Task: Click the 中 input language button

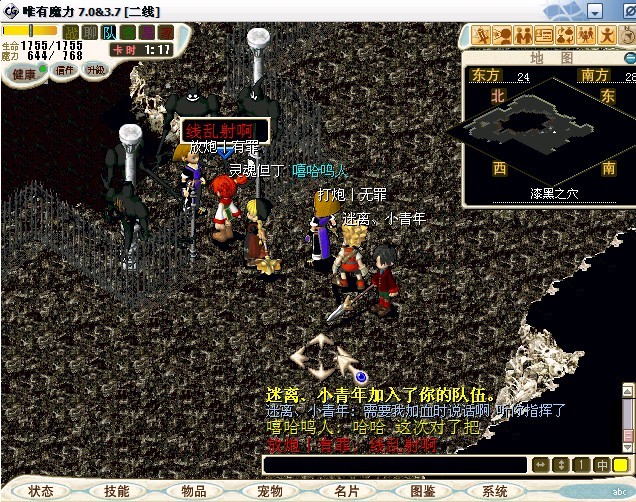Action: (602, 465)
